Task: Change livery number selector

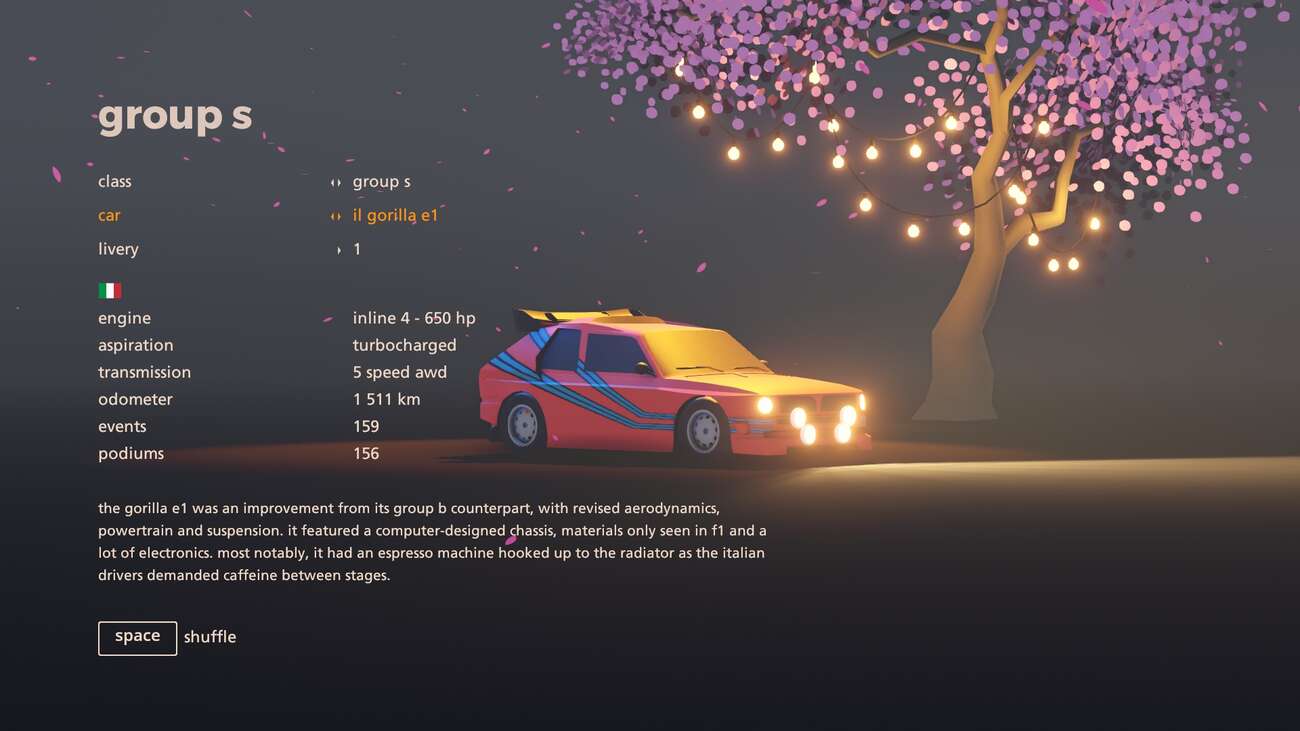Action: point(355,250)
